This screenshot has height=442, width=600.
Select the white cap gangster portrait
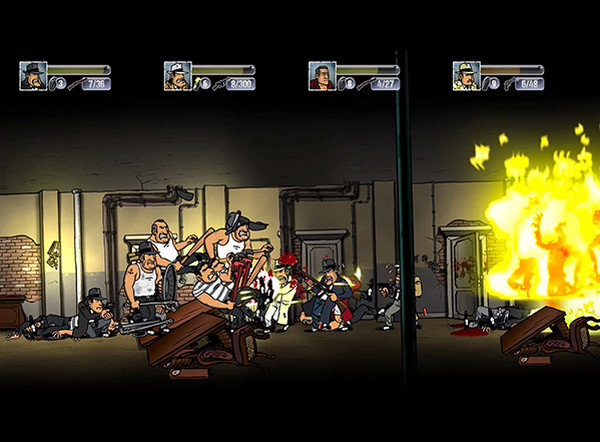pyautogui.click(x=177, y=76)
